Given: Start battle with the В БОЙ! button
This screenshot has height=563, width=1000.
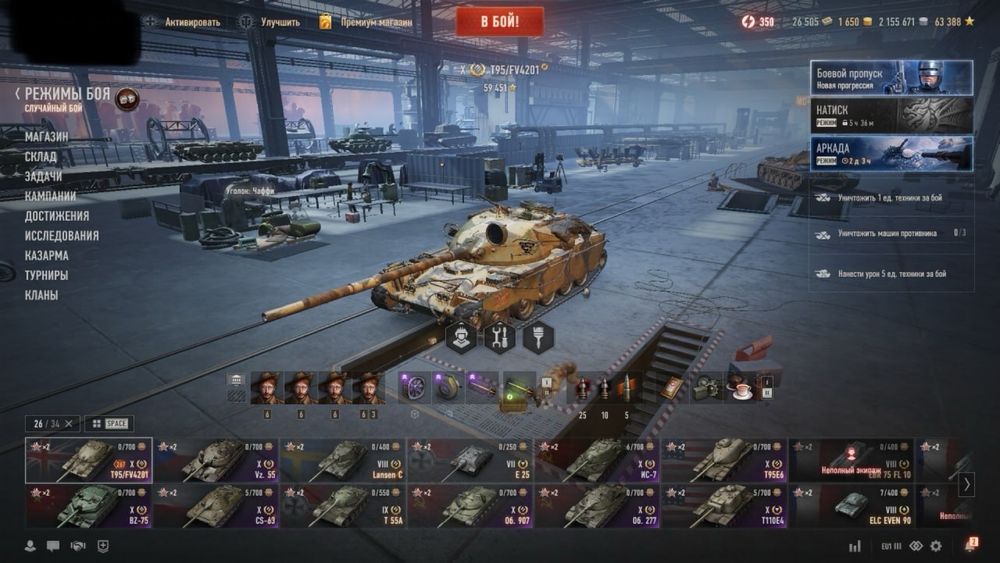Looking at the screenshot, I should pos(500,21).
